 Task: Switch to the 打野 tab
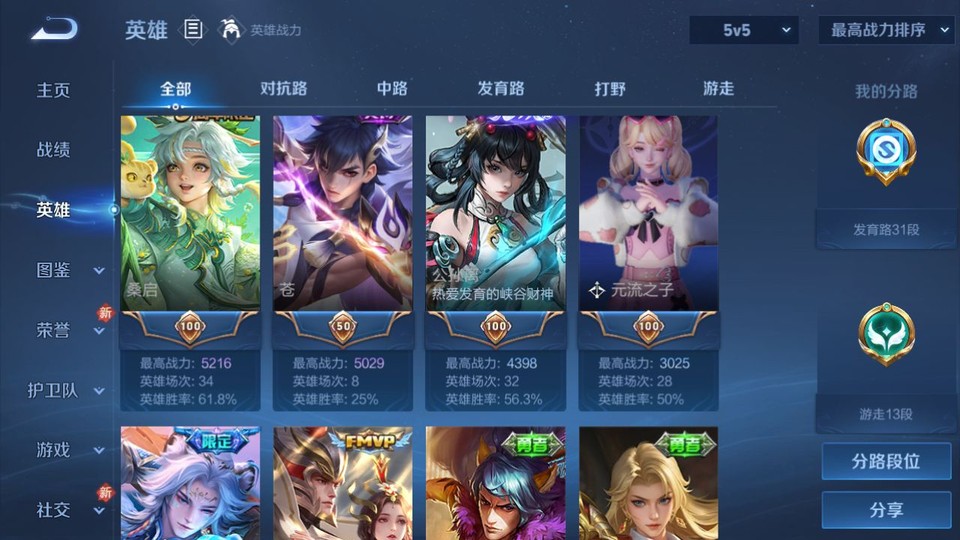[x=610, y=88]
